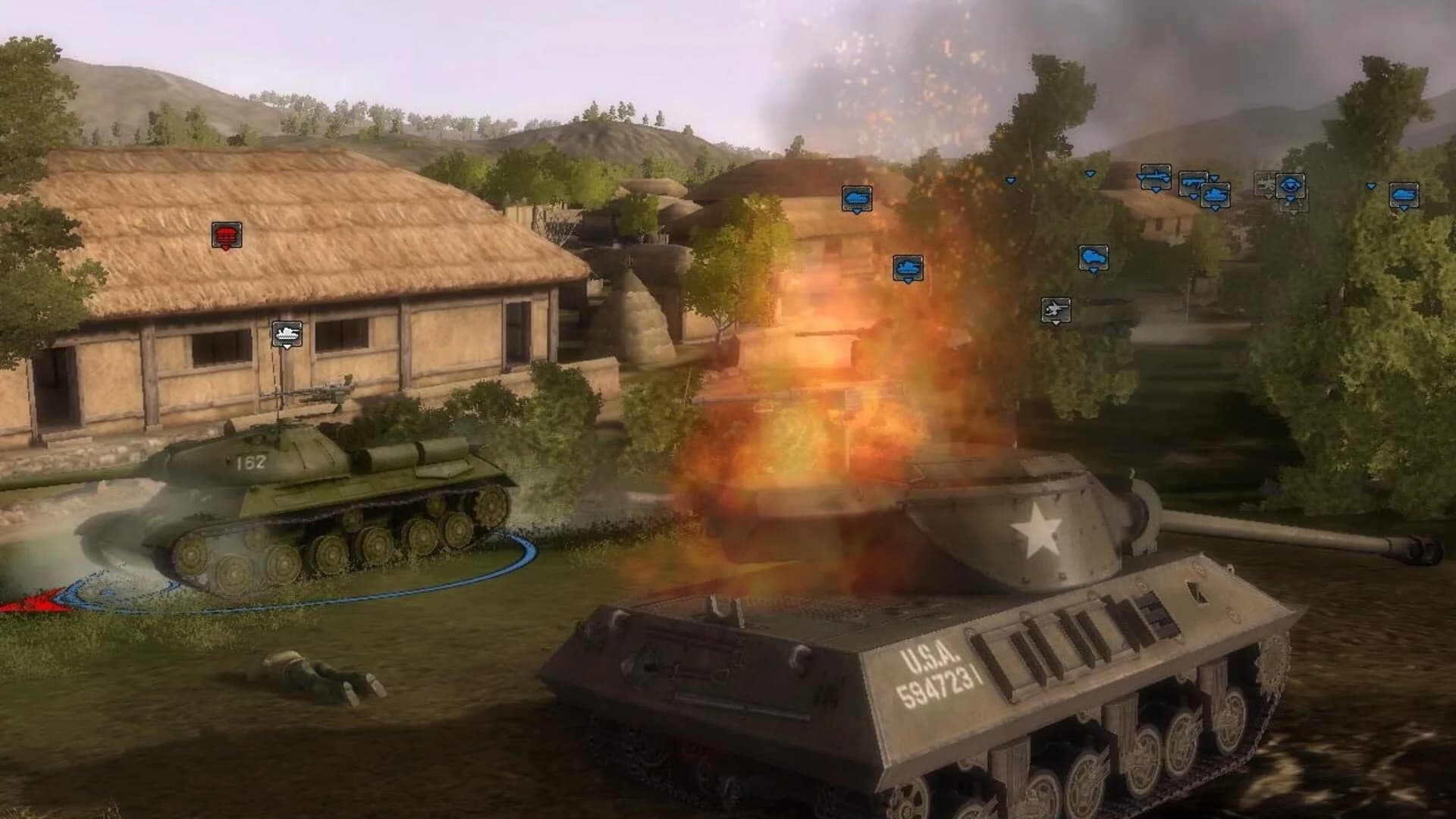Image resolution: width=1456 pixels, height=819 pixels.
Task: Select the blue tank icon overlapping the machine gun icon
Action: coord(1216,196)
